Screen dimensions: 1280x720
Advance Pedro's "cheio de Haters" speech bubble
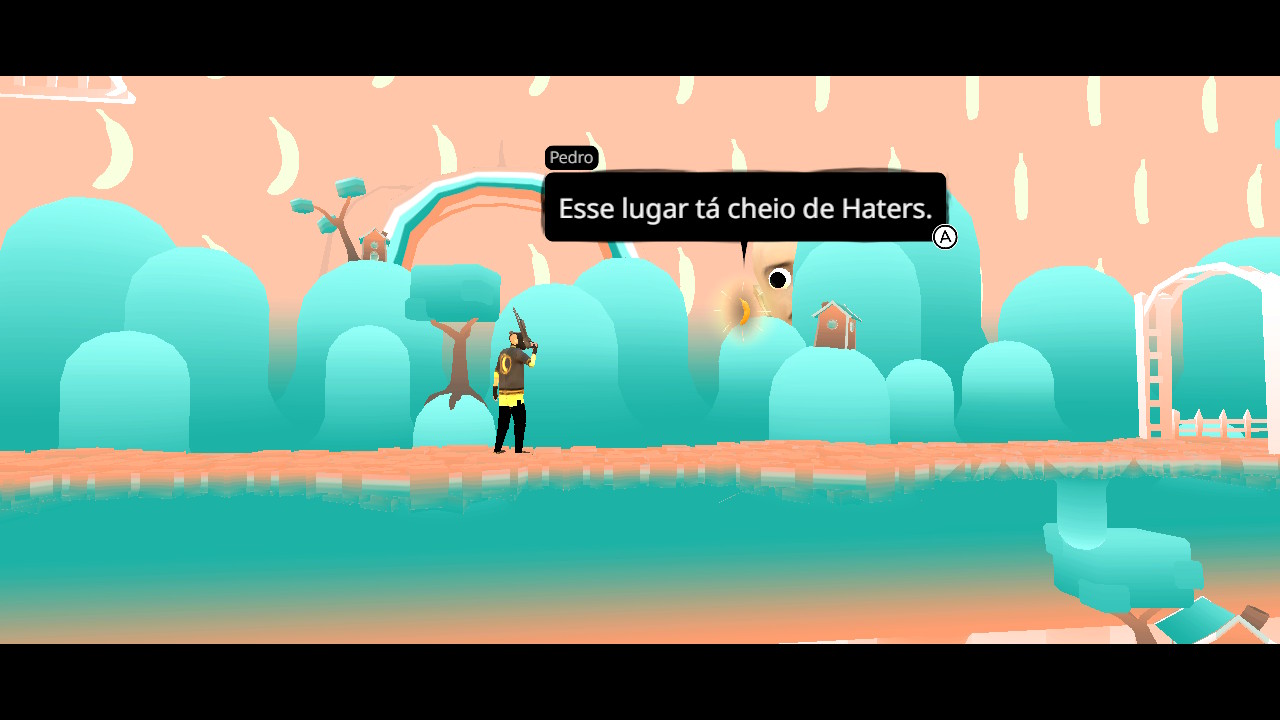[944, 237]
